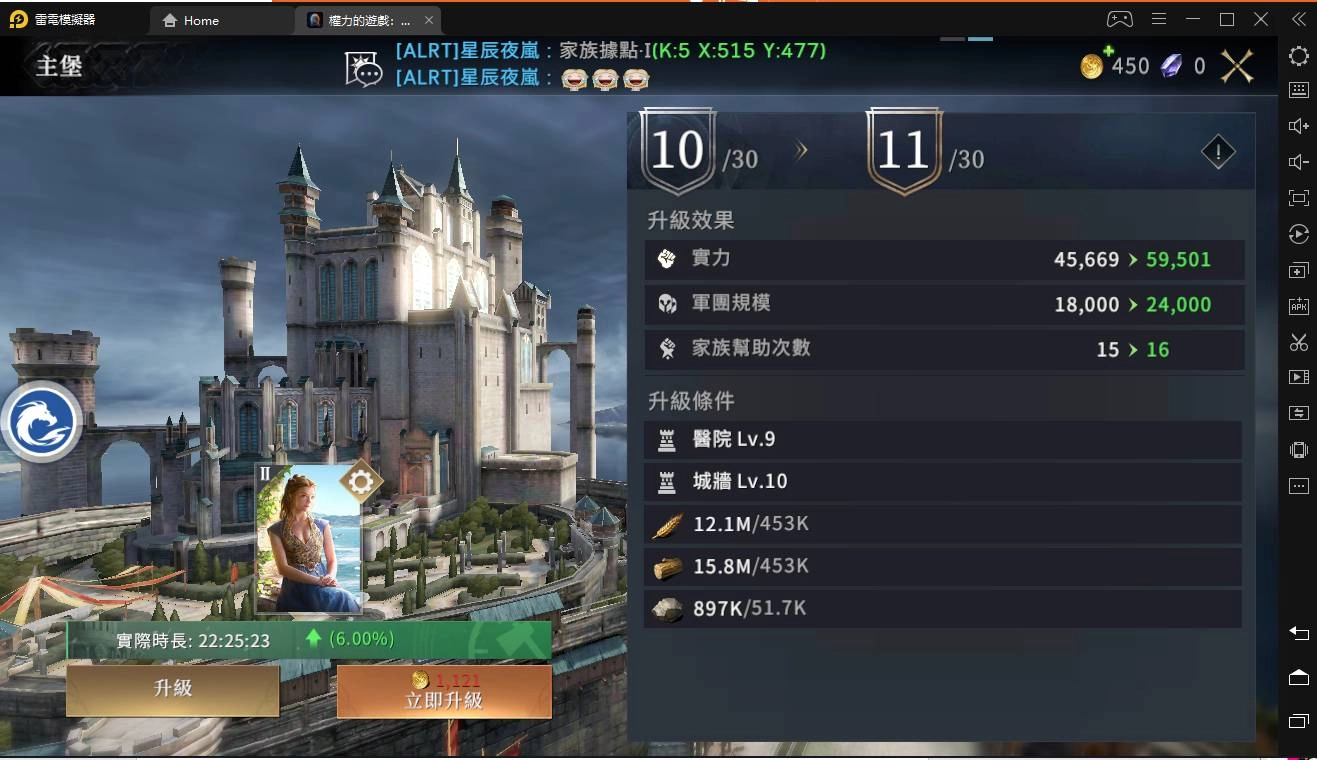Click the green upgrade time progress bar

[x=305, y=638]
